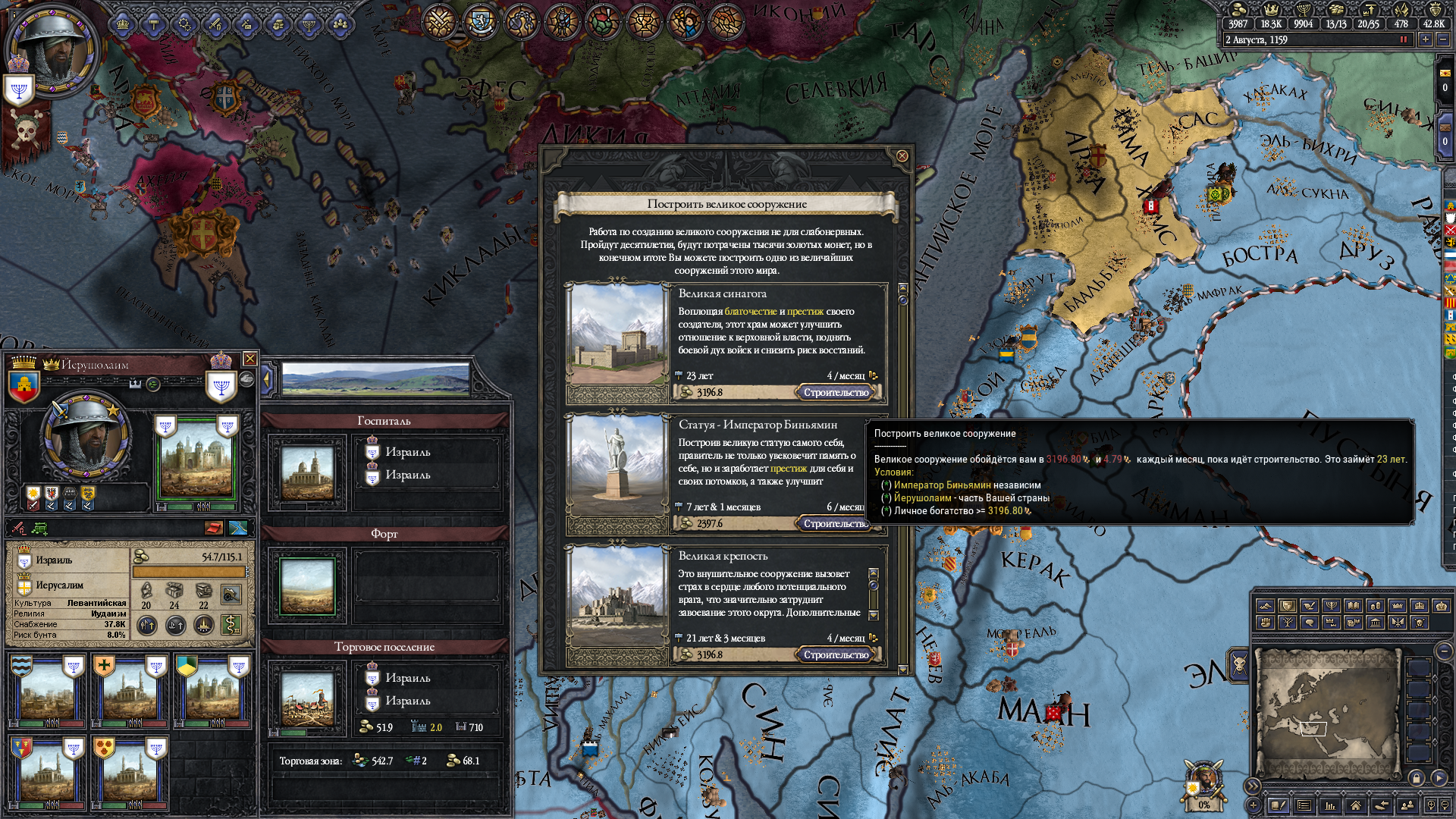Select the Торговое поселение holding thumbnail
The image size is (1456, 819).
[307, 698]
